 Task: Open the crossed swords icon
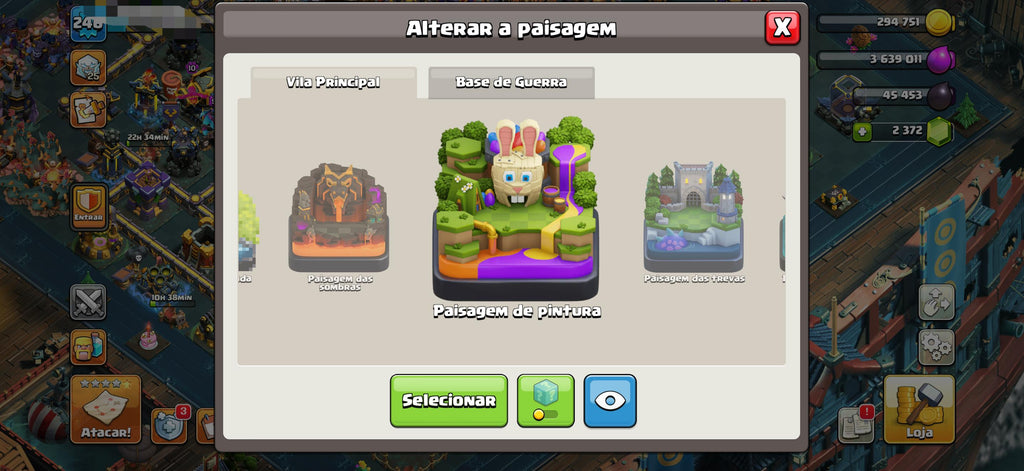88,301
